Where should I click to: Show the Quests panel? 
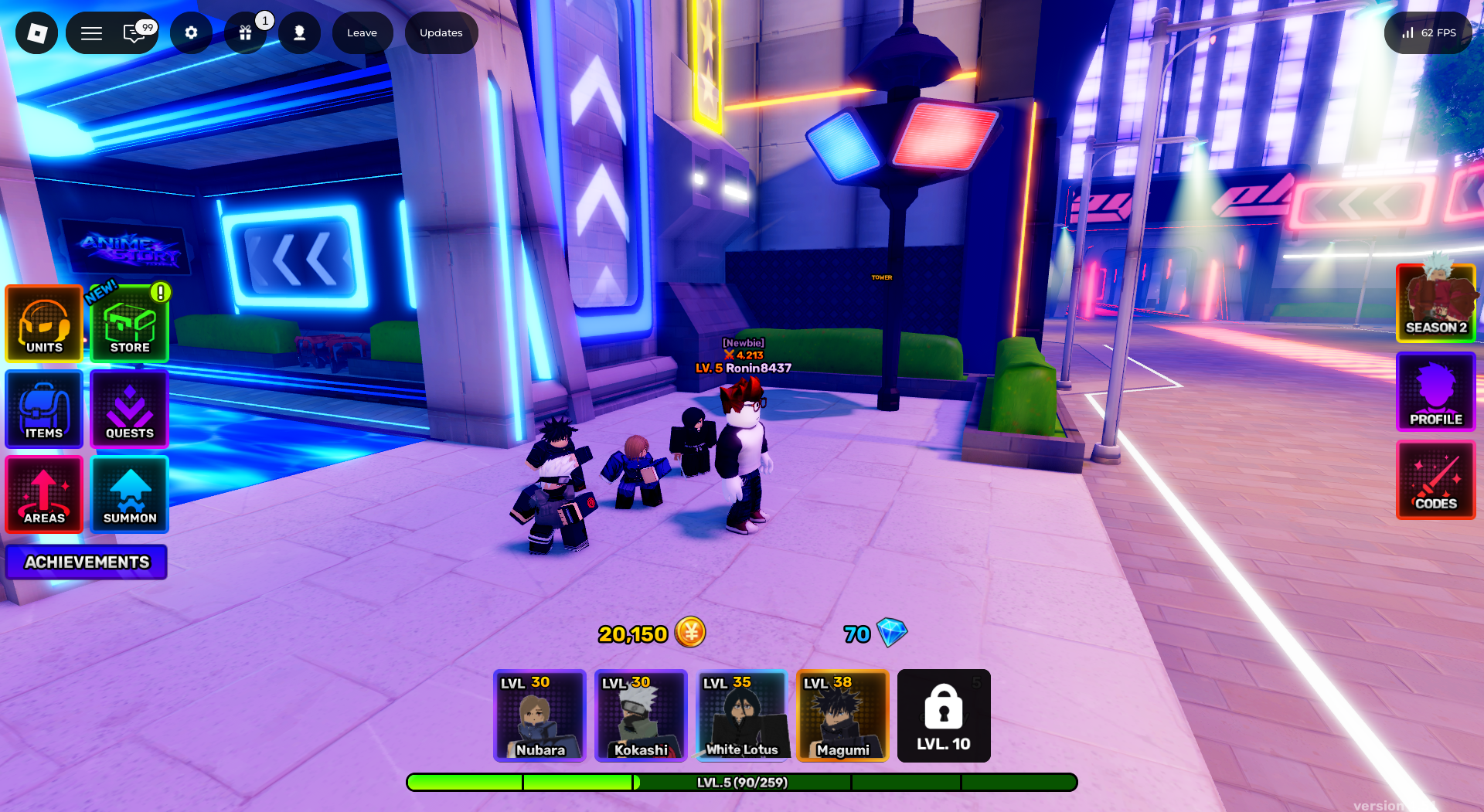[129, 409]
